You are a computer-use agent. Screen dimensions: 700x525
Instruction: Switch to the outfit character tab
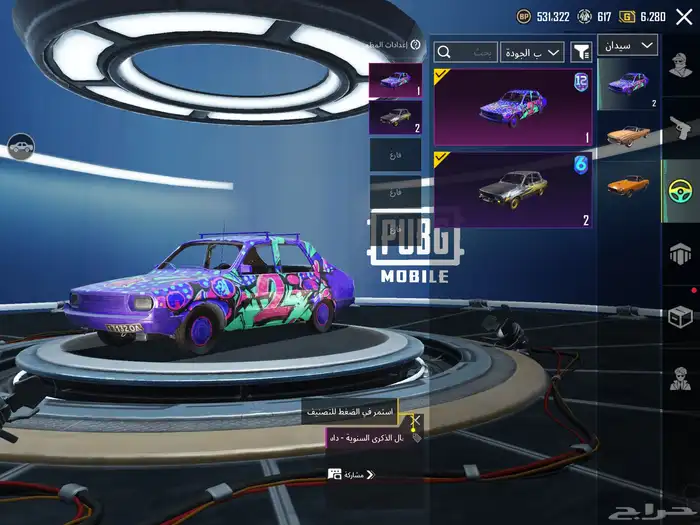click(682, 68)
